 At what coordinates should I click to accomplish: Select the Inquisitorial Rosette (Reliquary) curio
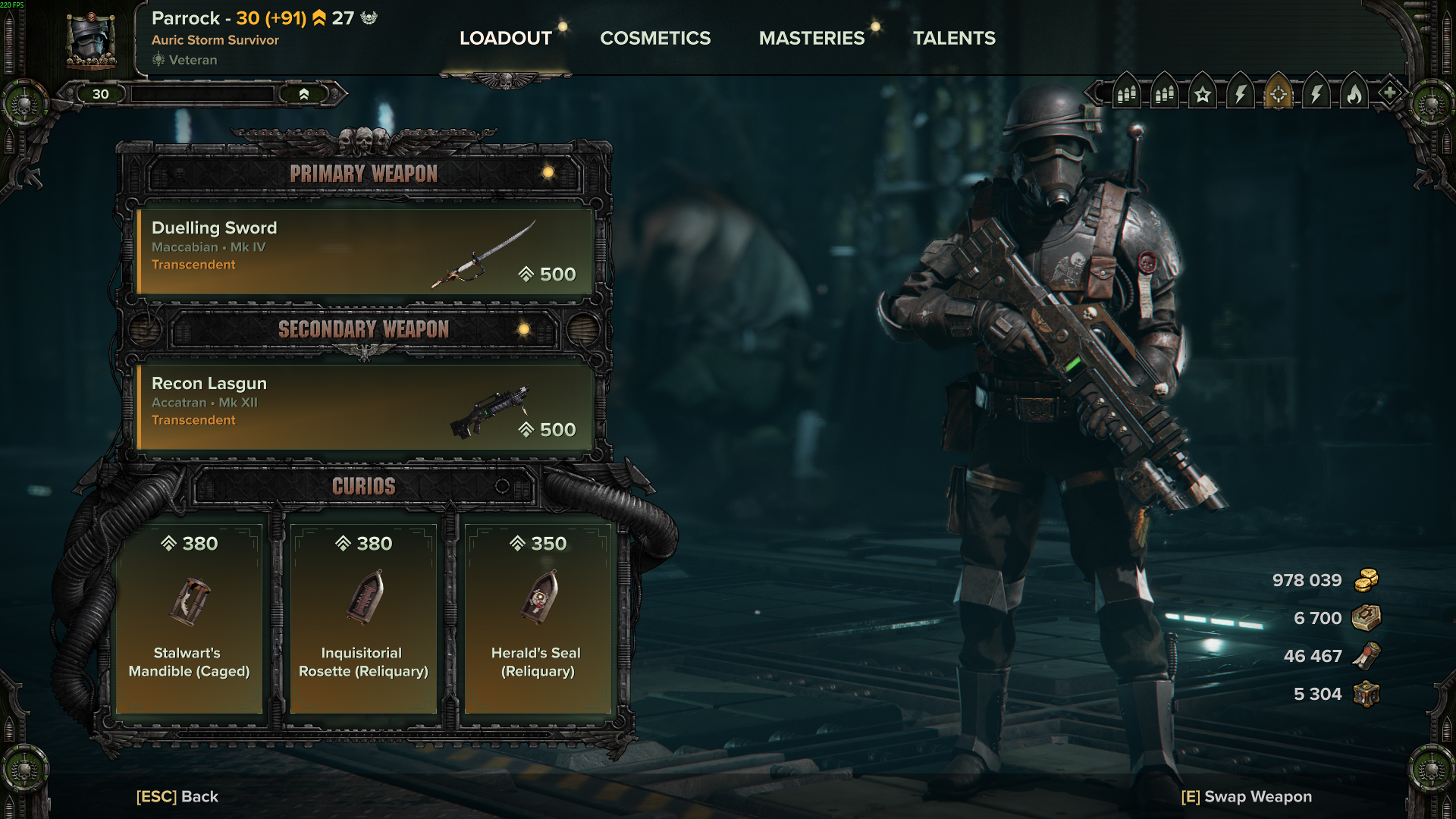point(363,618)
